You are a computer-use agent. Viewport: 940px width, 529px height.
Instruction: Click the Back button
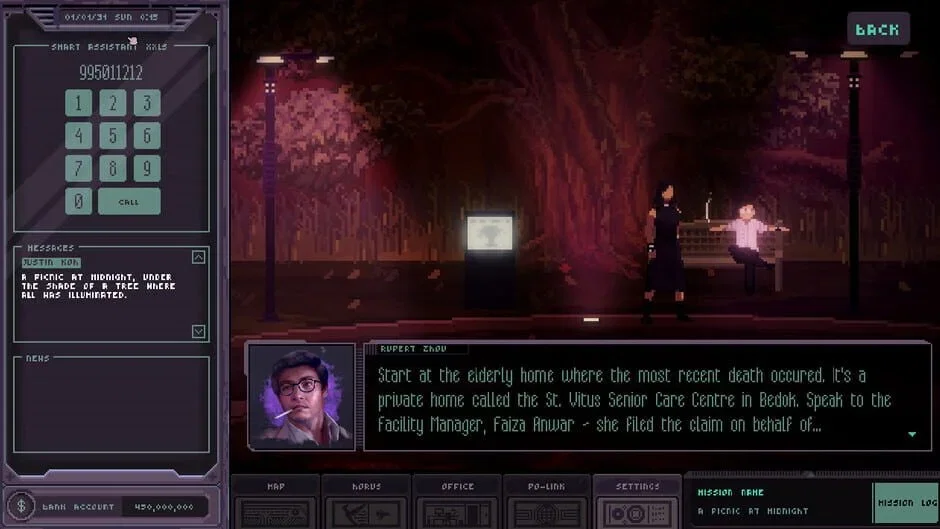coord(877,29)
